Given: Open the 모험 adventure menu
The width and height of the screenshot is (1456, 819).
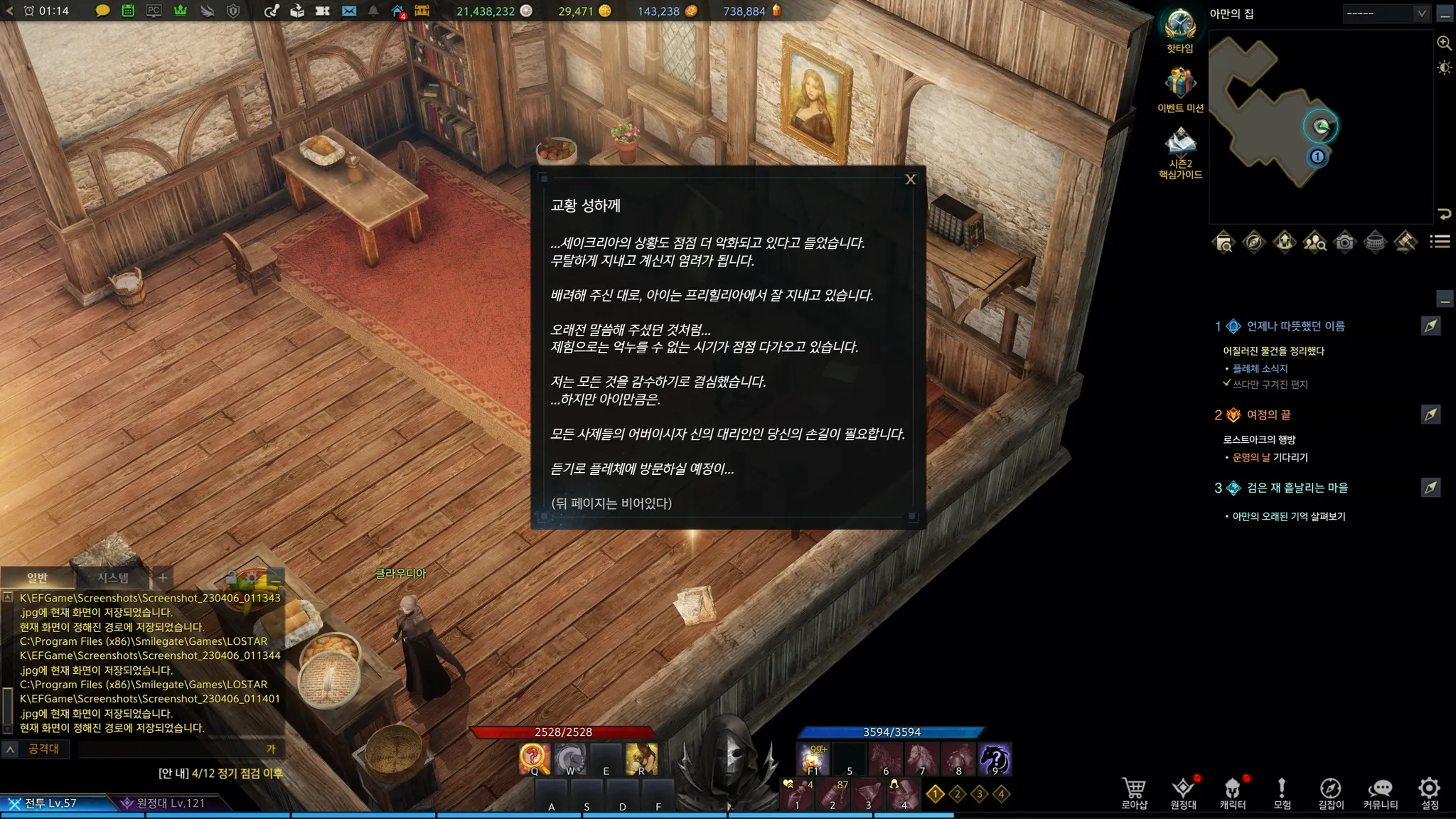Looking at the screenshot, I should tap(1281, 792).
